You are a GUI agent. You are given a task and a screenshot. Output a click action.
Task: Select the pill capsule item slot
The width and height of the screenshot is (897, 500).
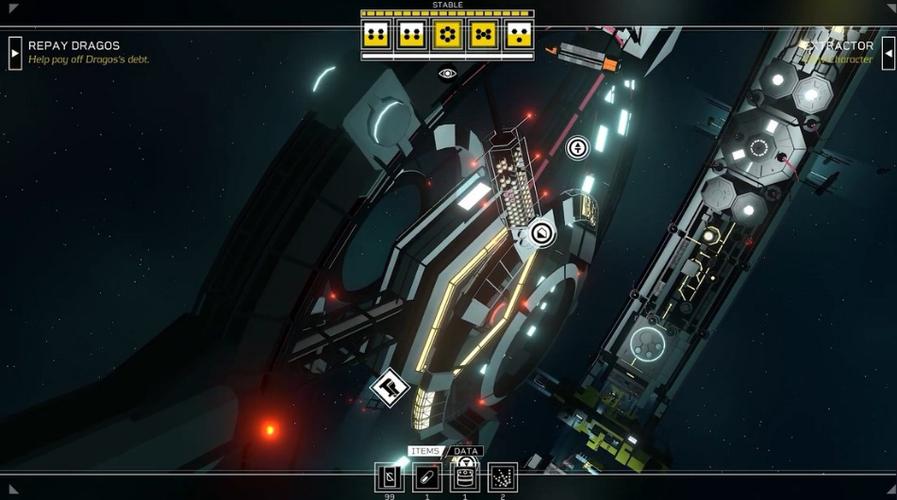(x=427, y=477)
